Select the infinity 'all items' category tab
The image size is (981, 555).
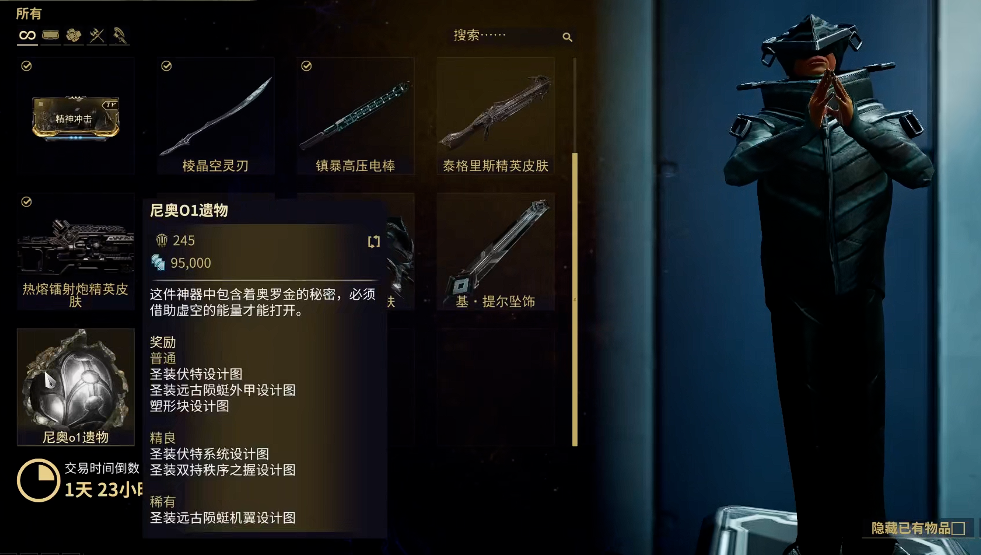(27, 36)
